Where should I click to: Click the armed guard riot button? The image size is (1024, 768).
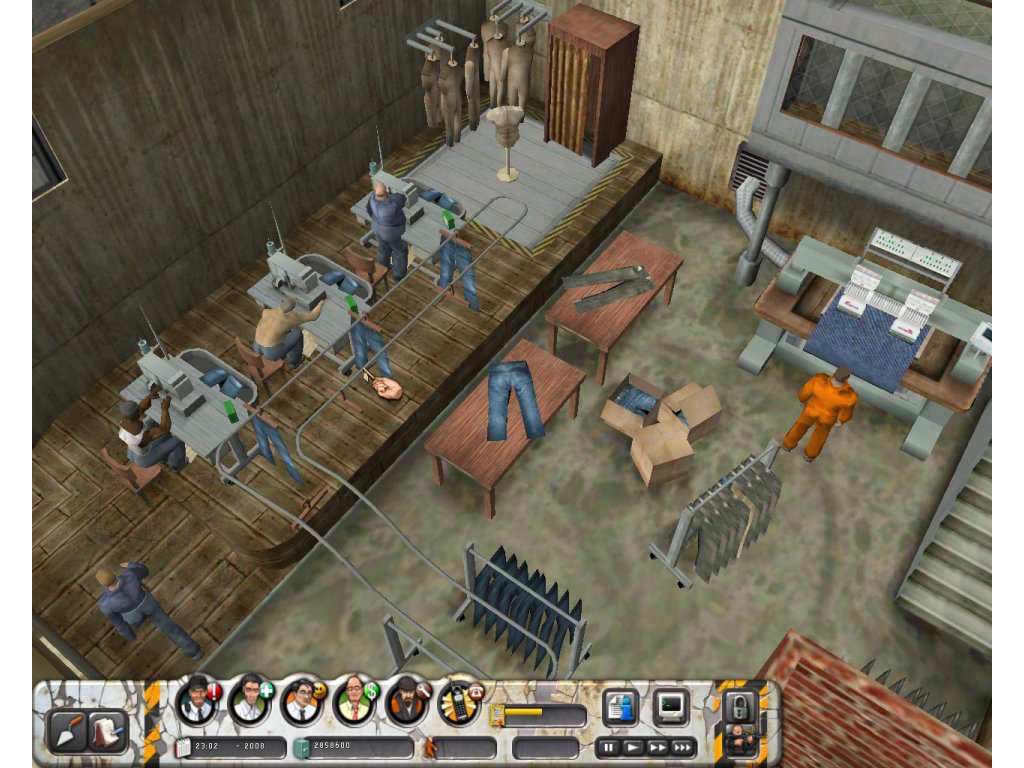coord(741,742)
